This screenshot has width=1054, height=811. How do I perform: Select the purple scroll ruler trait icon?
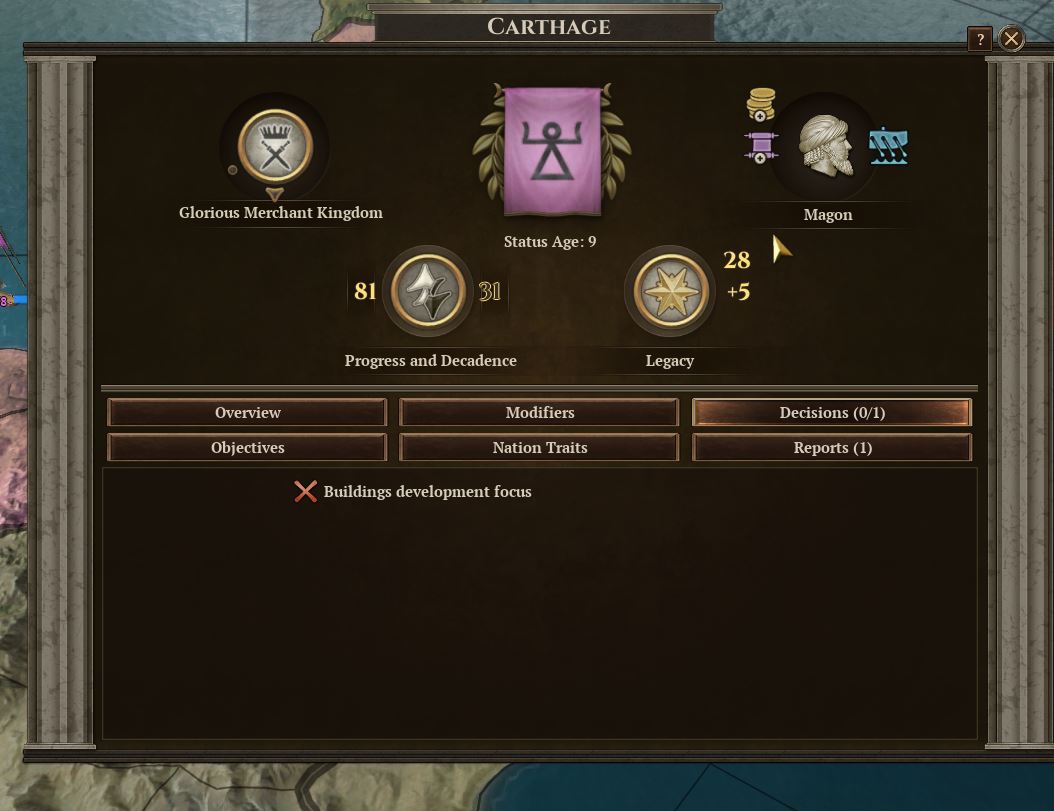(x=760, y=147)
